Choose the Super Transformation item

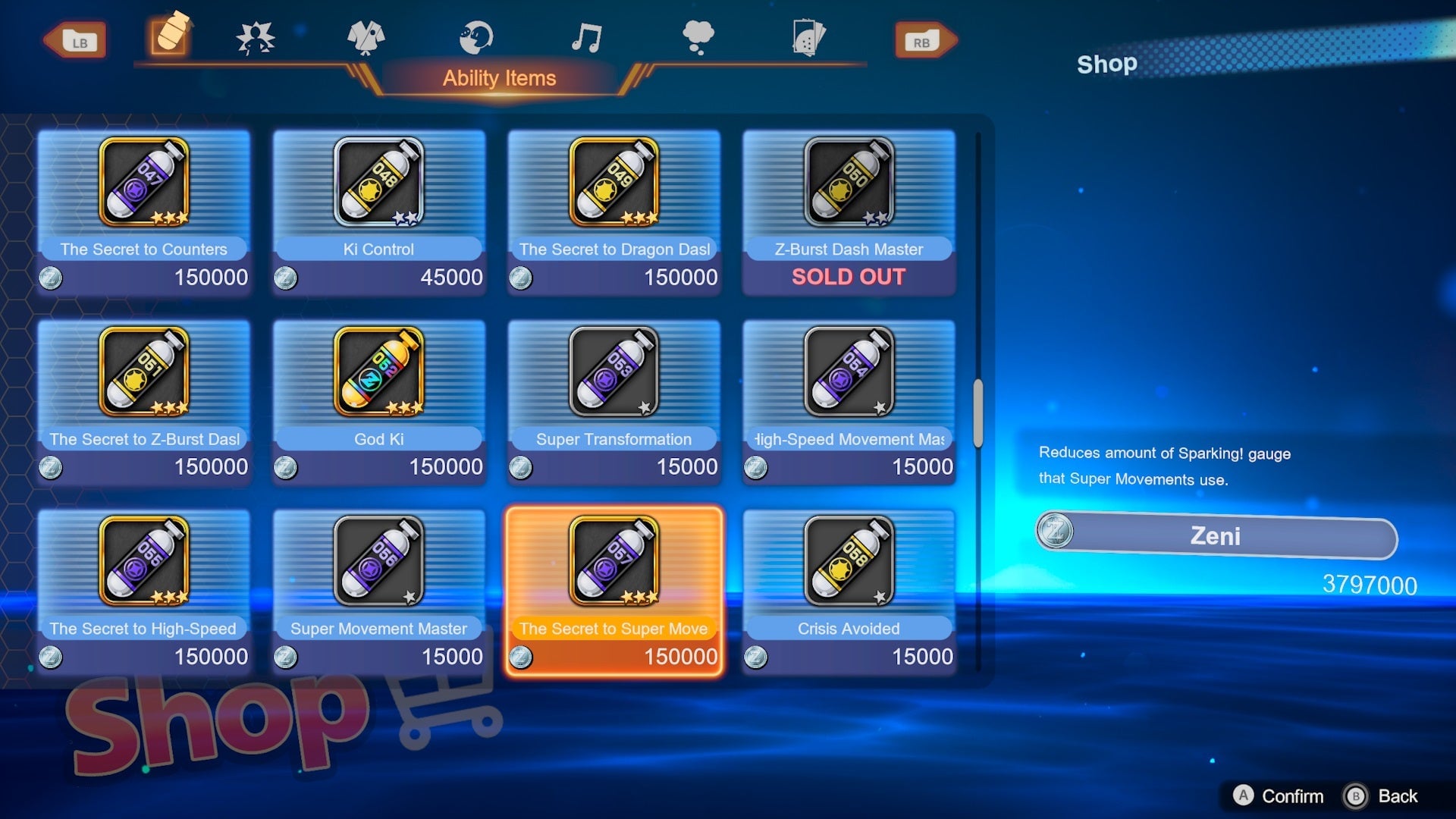pos(613,401)
